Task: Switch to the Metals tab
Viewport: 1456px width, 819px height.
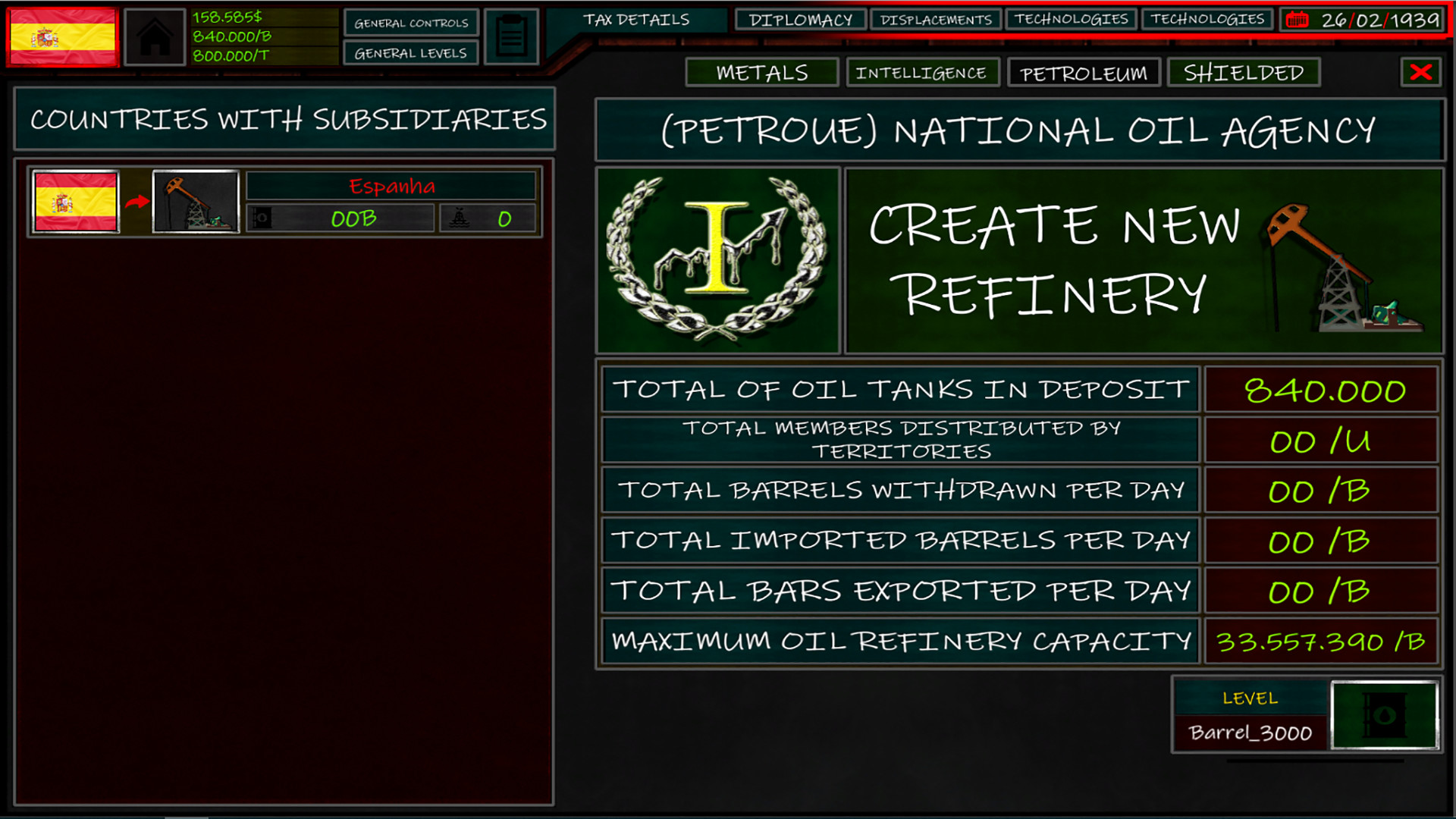Action: 761,73
